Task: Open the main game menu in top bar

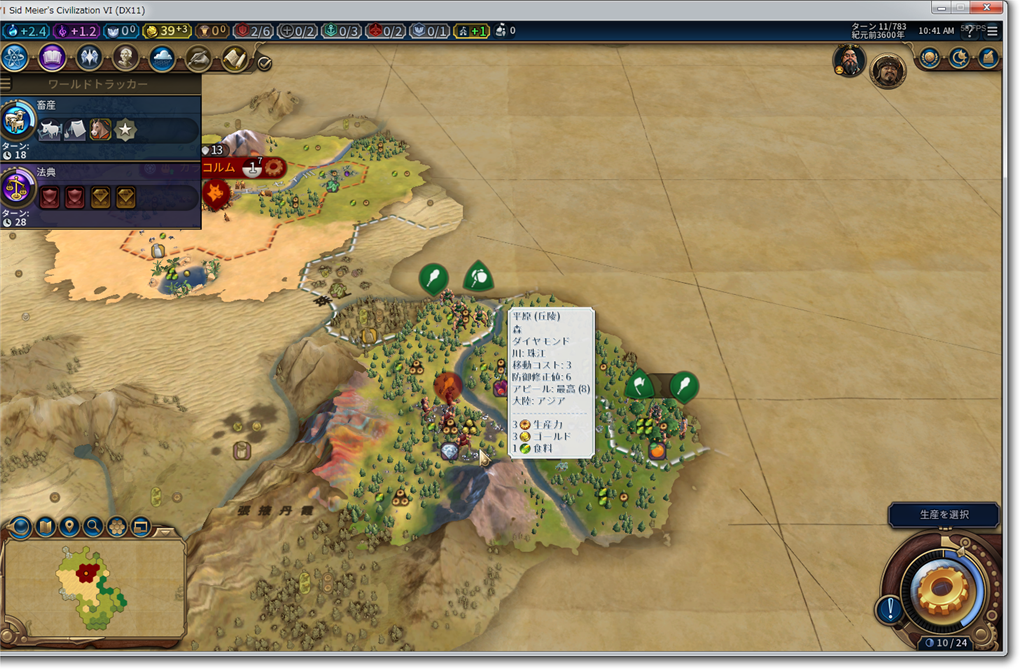Action: coord(992,31)
